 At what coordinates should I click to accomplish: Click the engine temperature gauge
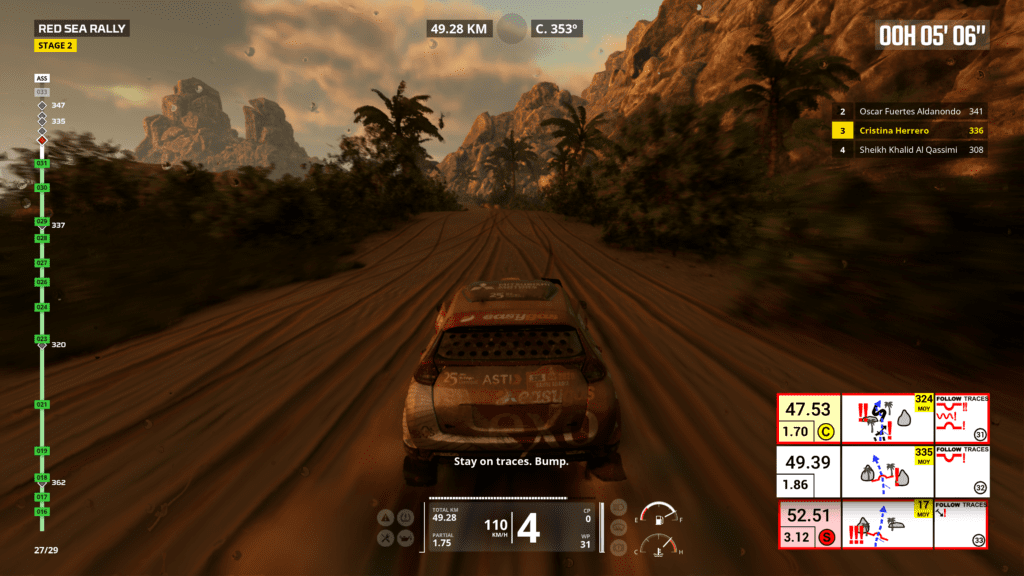pos(655,548)
